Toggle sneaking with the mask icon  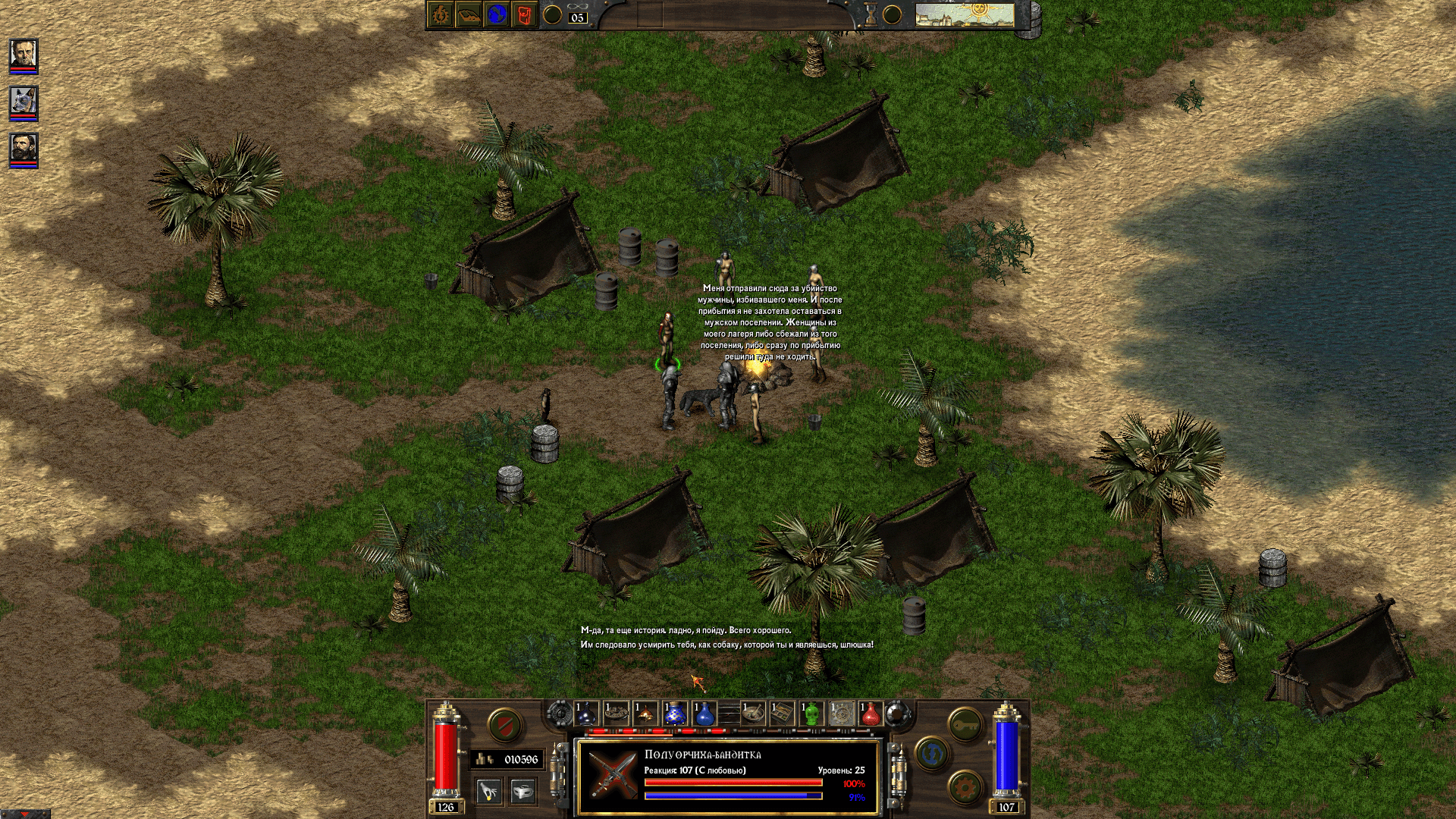[x=523, y=792]
